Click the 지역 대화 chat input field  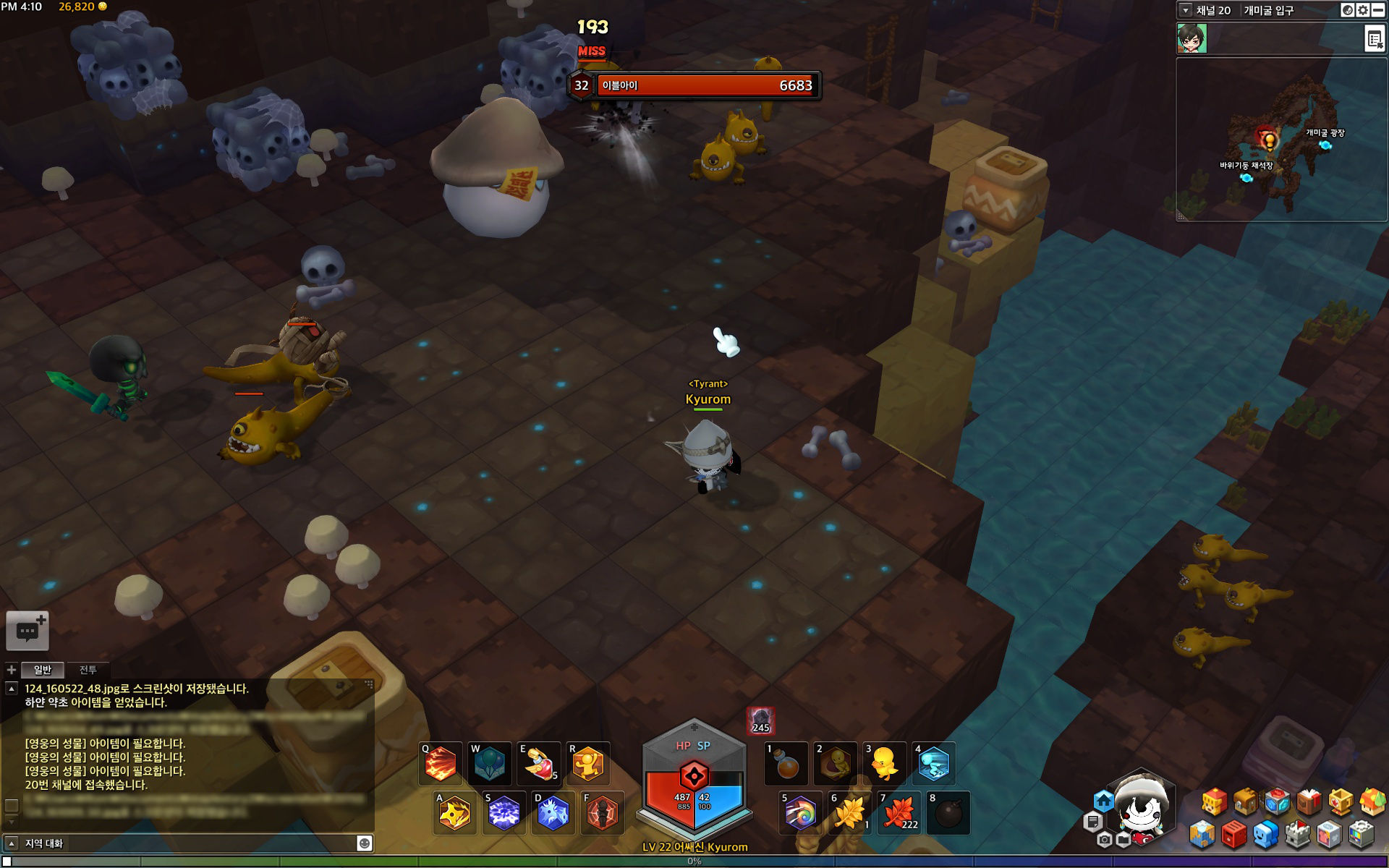[188, 843]
